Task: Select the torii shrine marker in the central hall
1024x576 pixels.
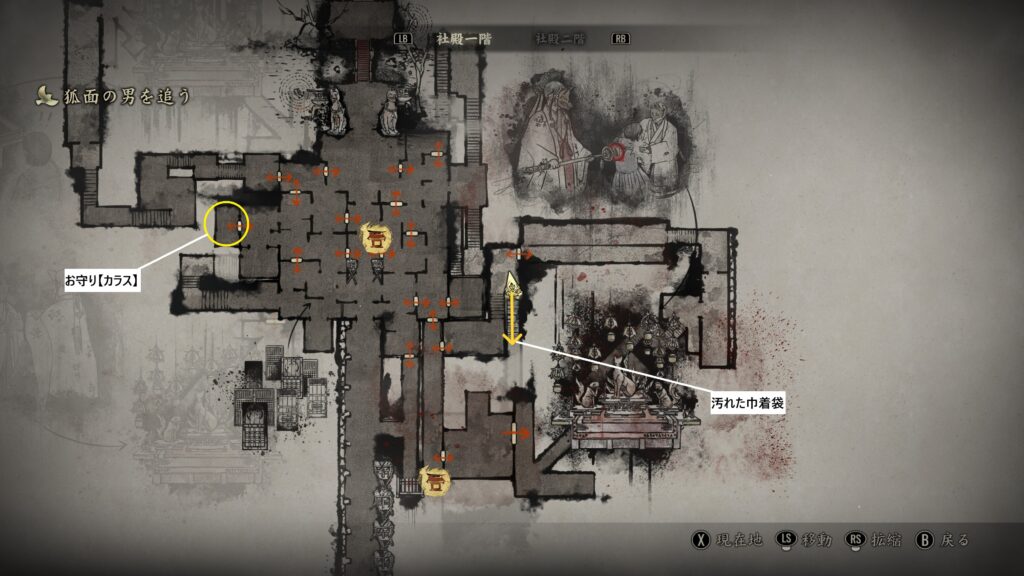Action: coord(377,238)
